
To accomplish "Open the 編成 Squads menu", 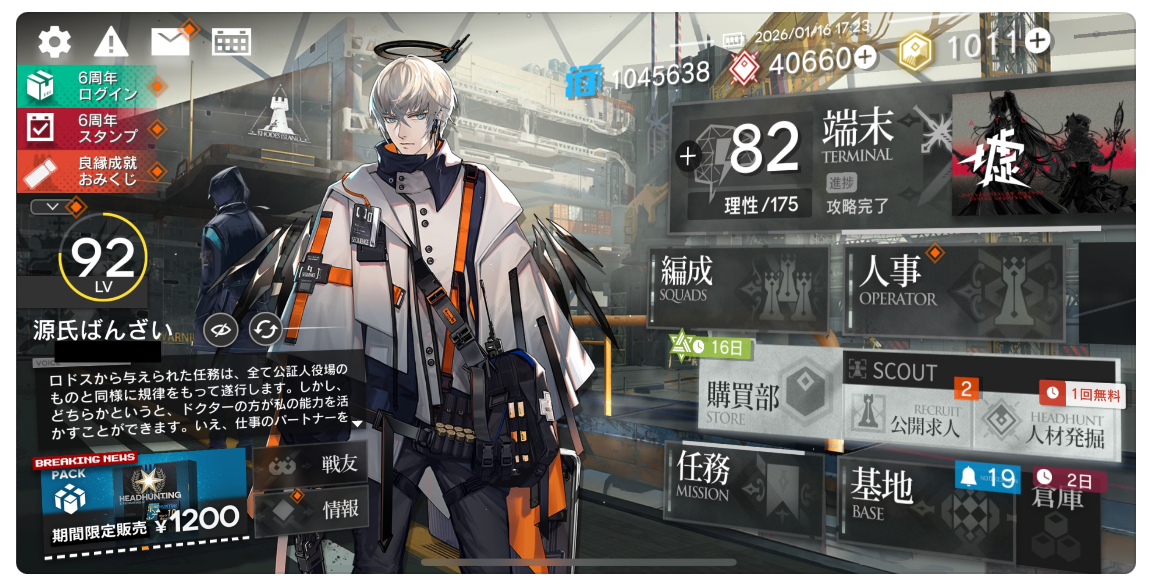I will 738,284.
